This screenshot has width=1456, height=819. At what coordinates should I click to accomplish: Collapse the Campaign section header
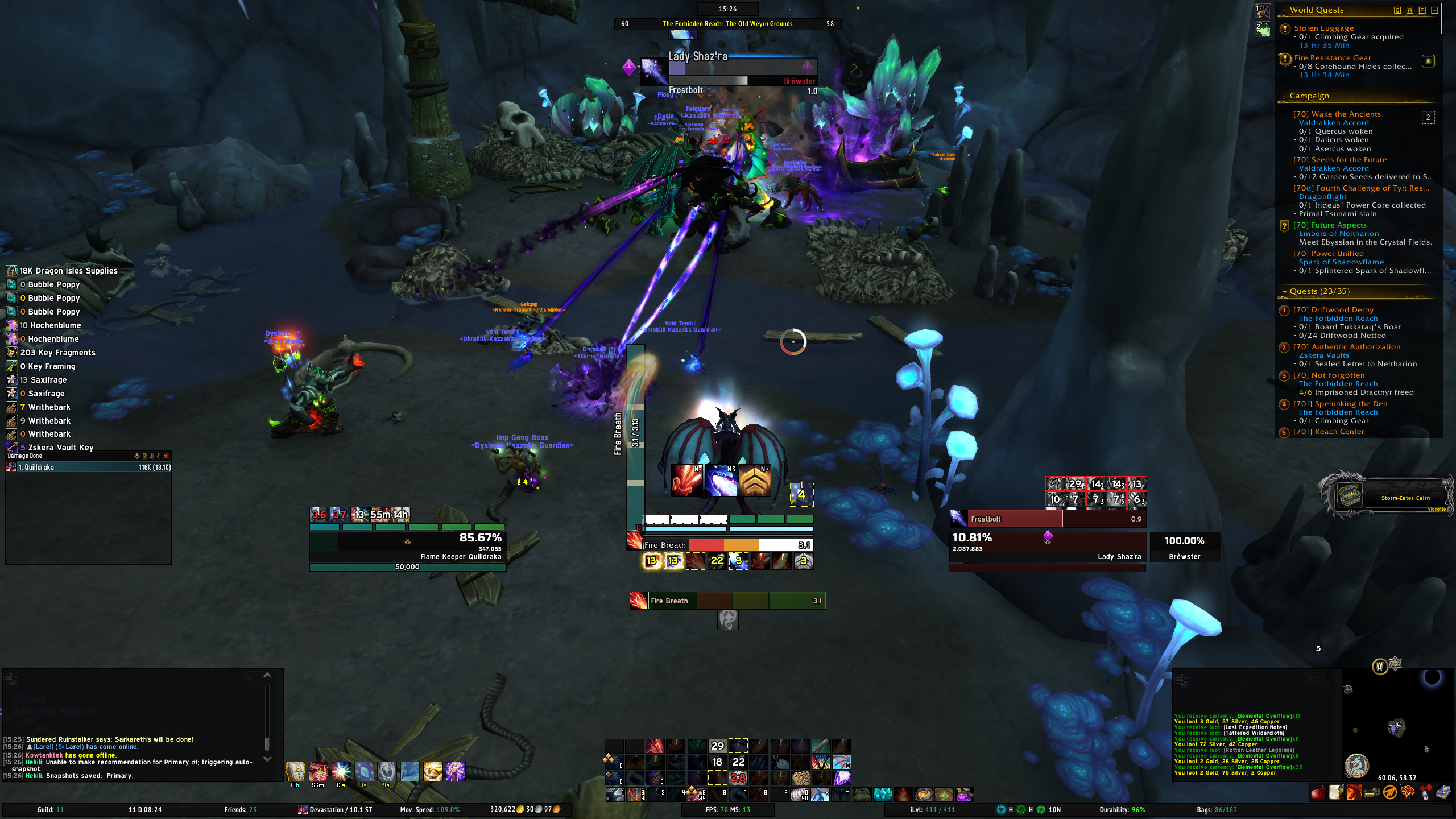click(1285, 96)
